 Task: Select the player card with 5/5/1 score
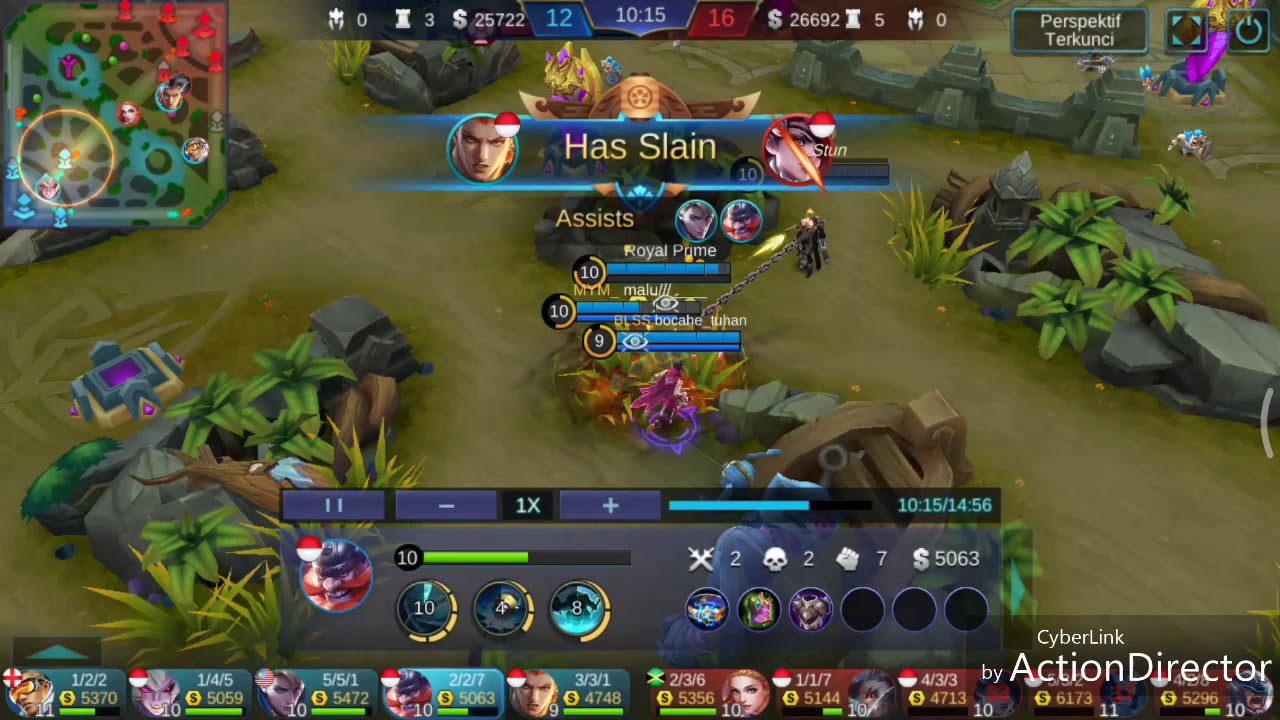click(x=316, y=694)
